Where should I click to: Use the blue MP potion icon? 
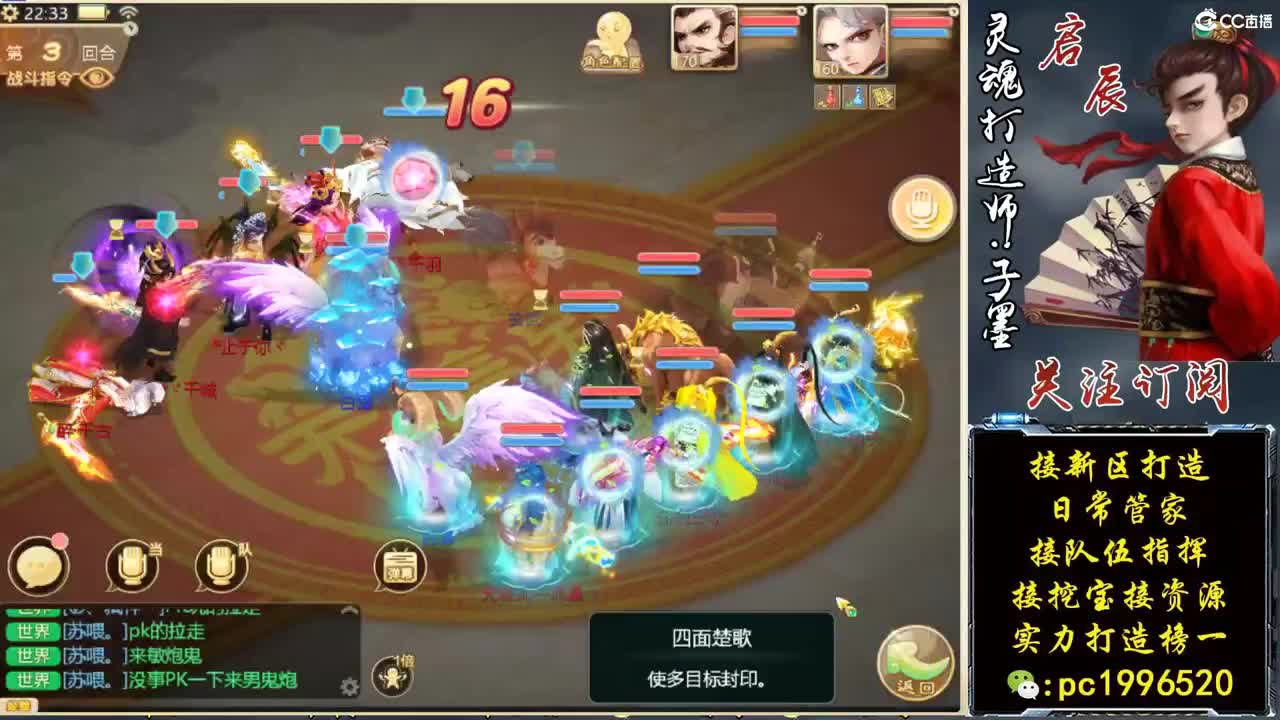854,97
